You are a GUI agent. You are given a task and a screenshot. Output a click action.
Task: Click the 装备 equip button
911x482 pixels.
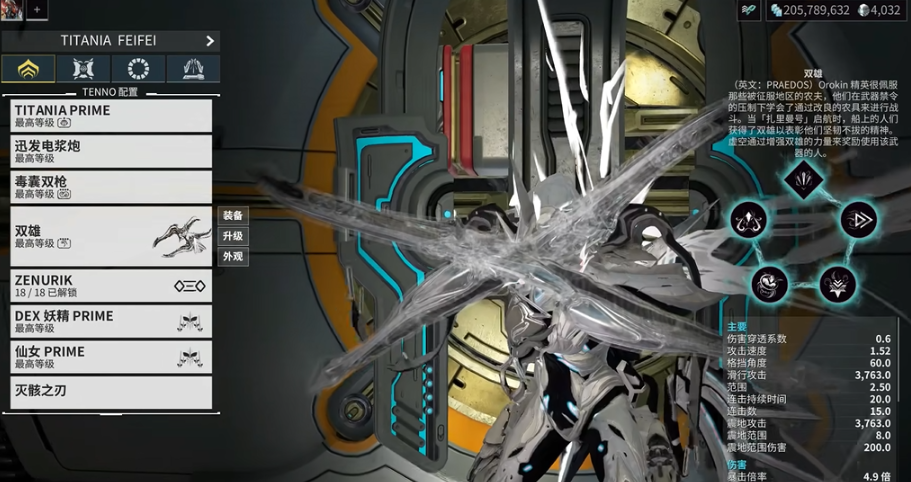click(233, 215)
